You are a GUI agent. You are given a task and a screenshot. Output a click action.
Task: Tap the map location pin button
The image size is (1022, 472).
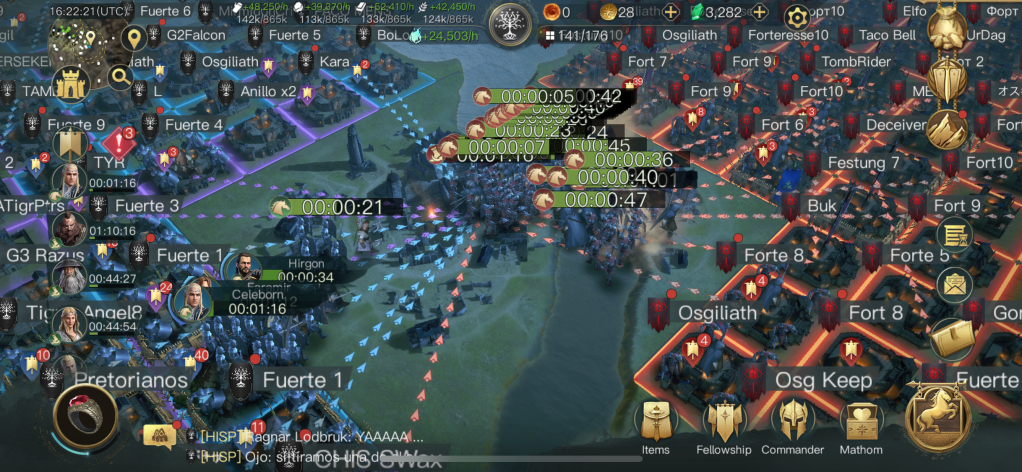click(132, 39)
